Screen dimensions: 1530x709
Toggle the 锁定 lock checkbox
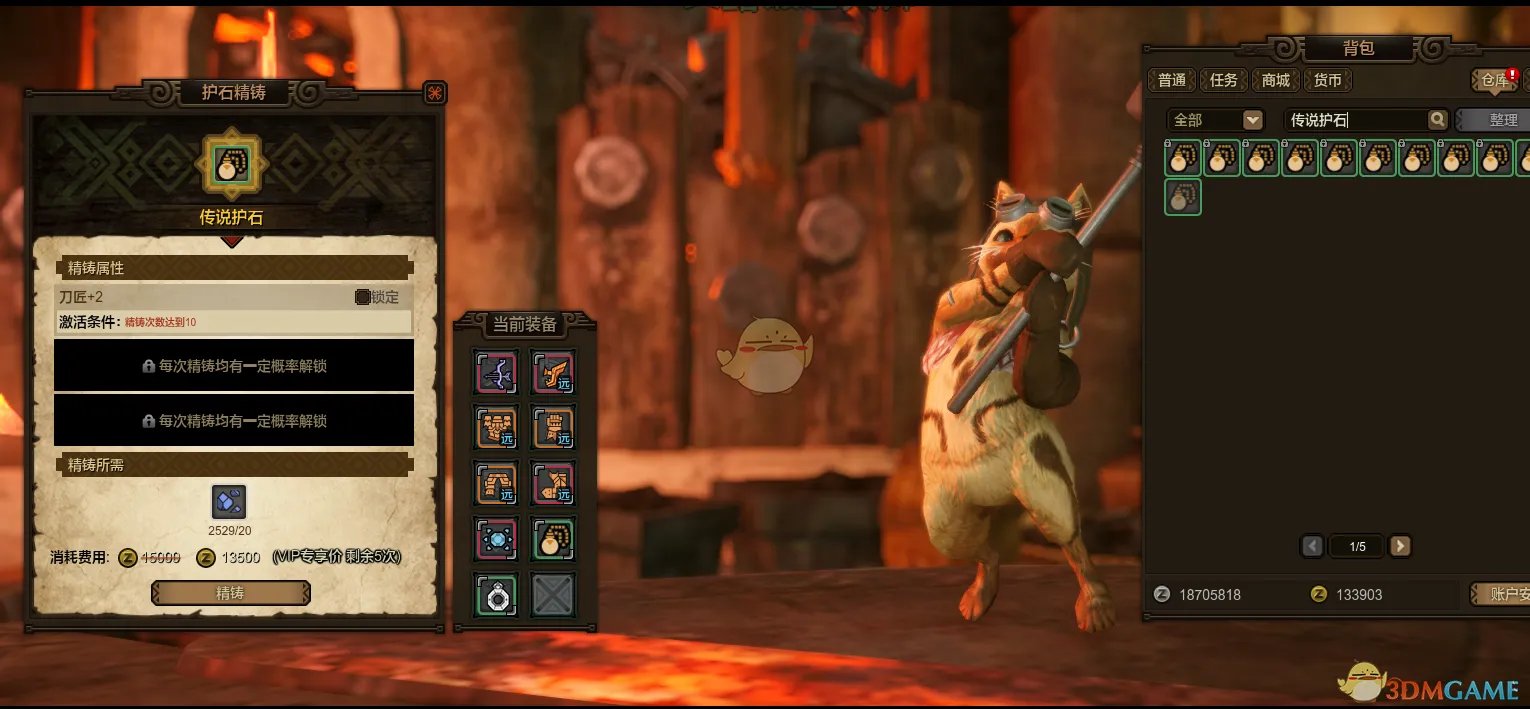point(363,297)
